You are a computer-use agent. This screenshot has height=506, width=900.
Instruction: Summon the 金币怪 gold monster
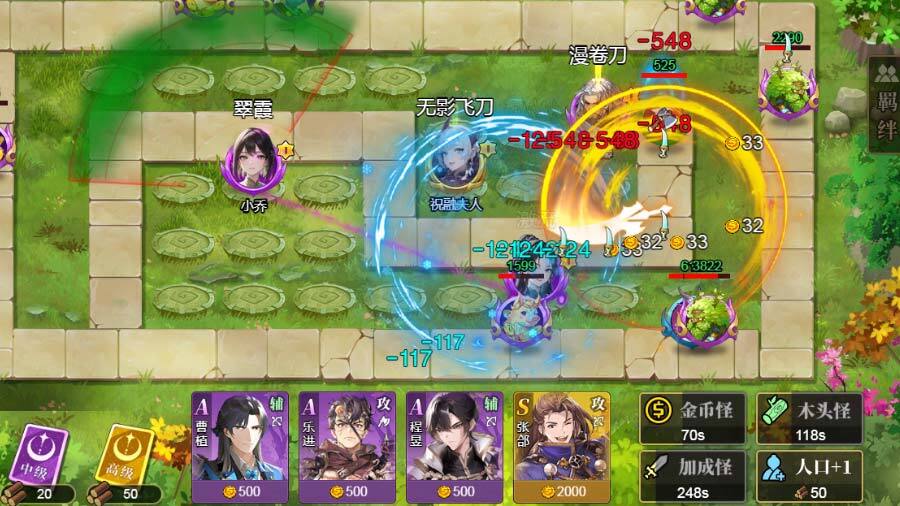tap(692, 417)
